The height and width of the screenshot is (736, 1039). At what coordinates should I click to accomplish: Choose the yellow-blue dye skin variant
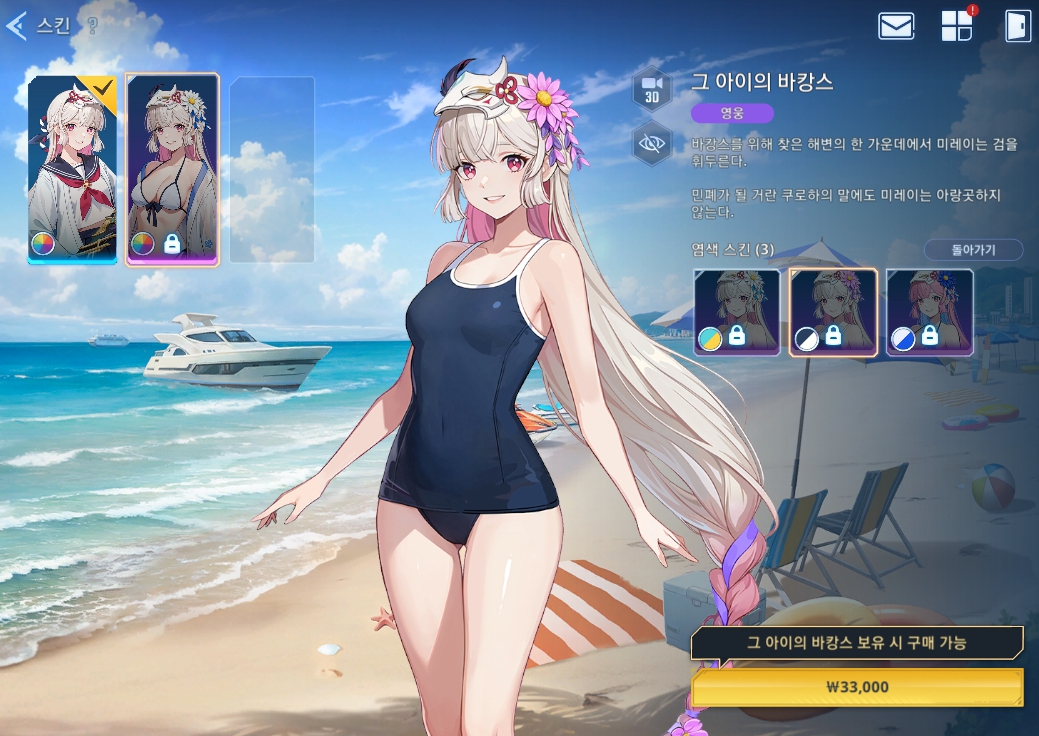pos(737,312)
